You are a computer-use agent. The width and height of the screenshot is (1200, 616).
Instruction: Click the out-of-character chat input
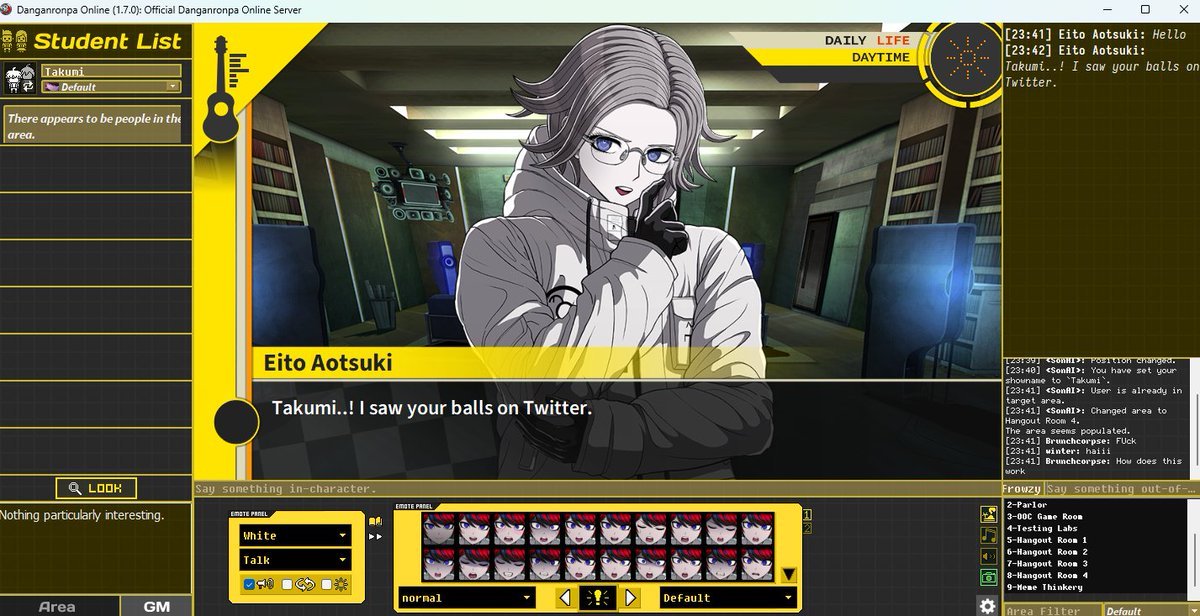tap(1120, 489)
